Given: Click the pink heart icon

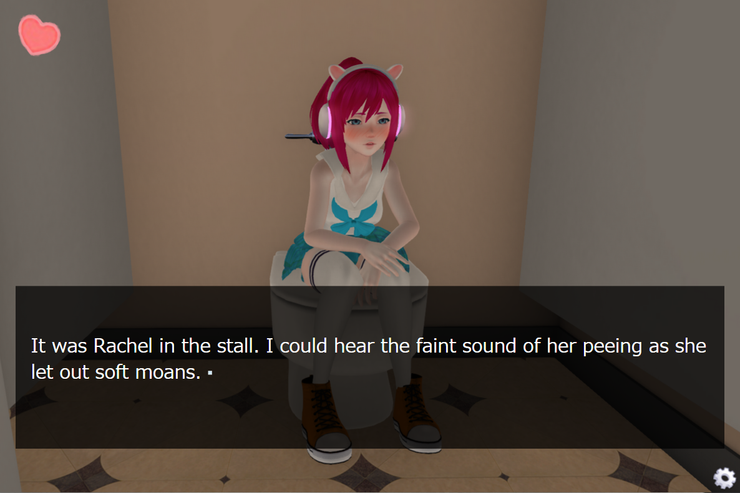Looking at the screenshot, I should [39, 36].
